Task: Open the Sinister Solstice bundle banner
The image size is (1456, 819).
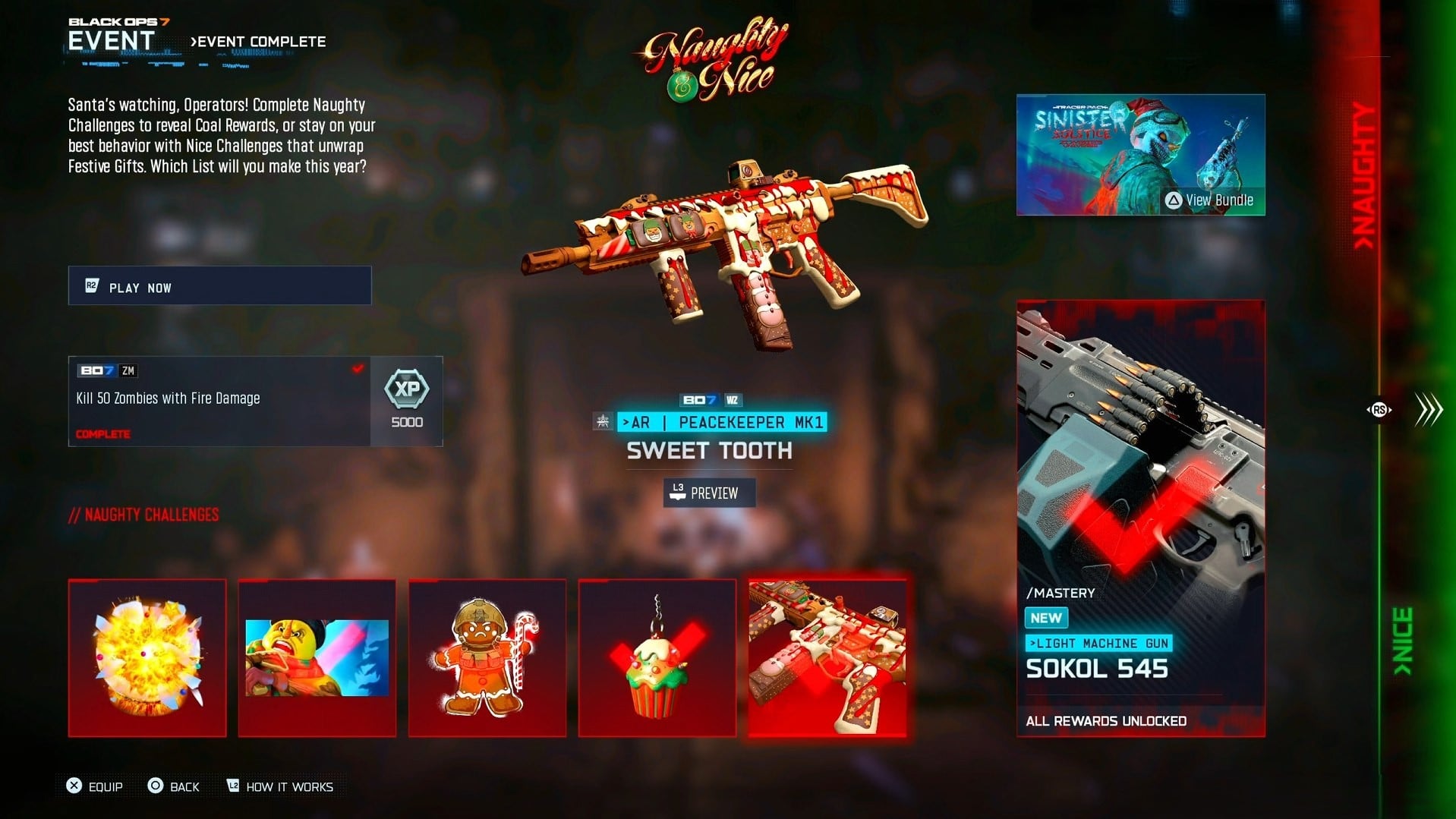Action: pos(1140,155)
